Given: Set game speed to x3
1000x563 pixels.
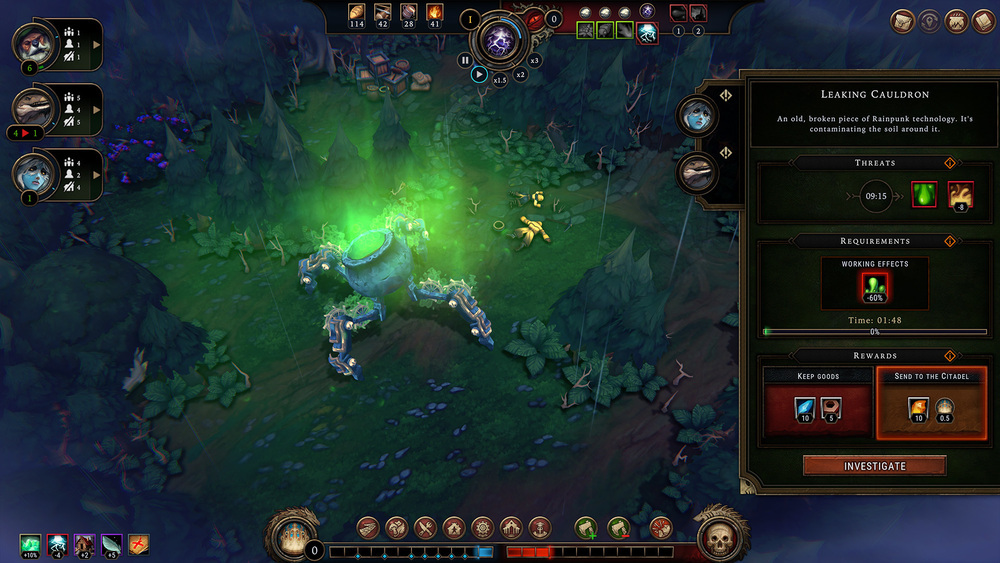Looking at the screenshot, I should [535, 60].
